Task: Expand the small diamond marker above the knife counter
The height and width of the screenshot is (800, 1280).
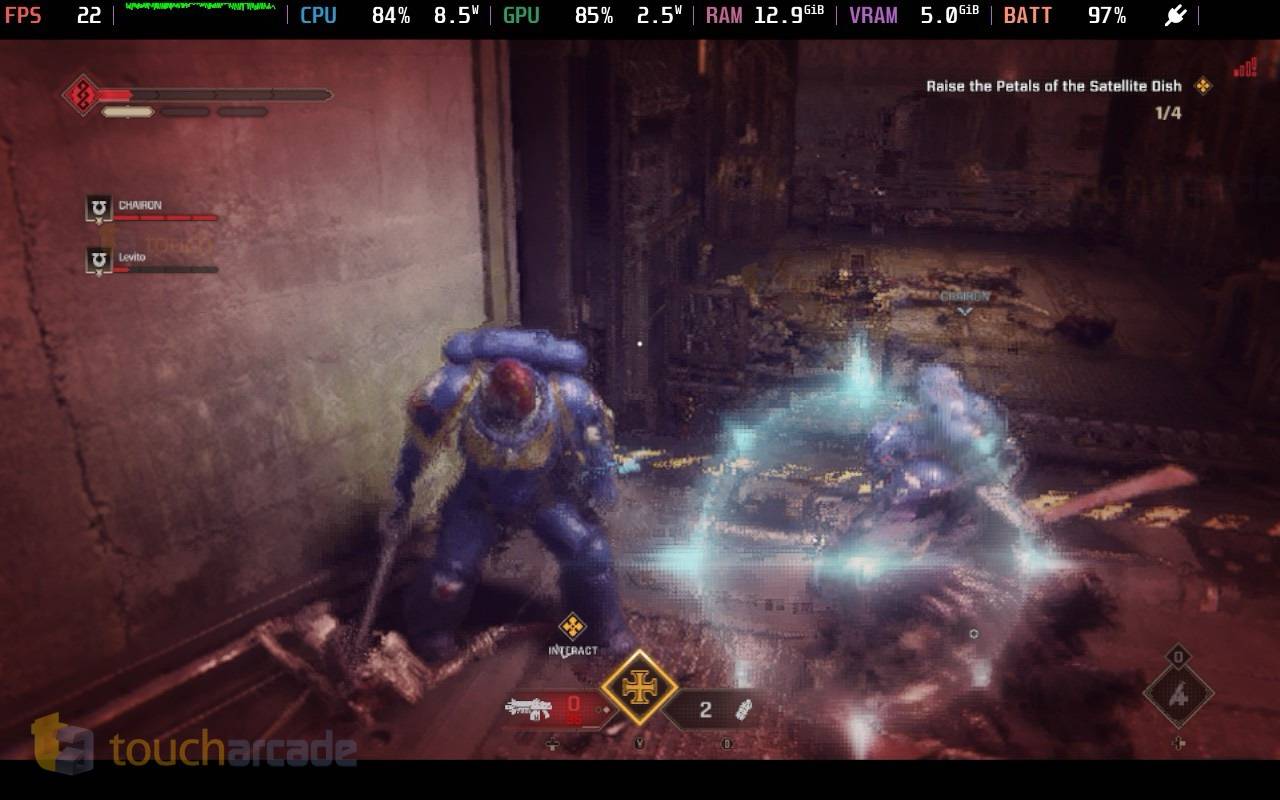Action: click(x=1181, y=656)
